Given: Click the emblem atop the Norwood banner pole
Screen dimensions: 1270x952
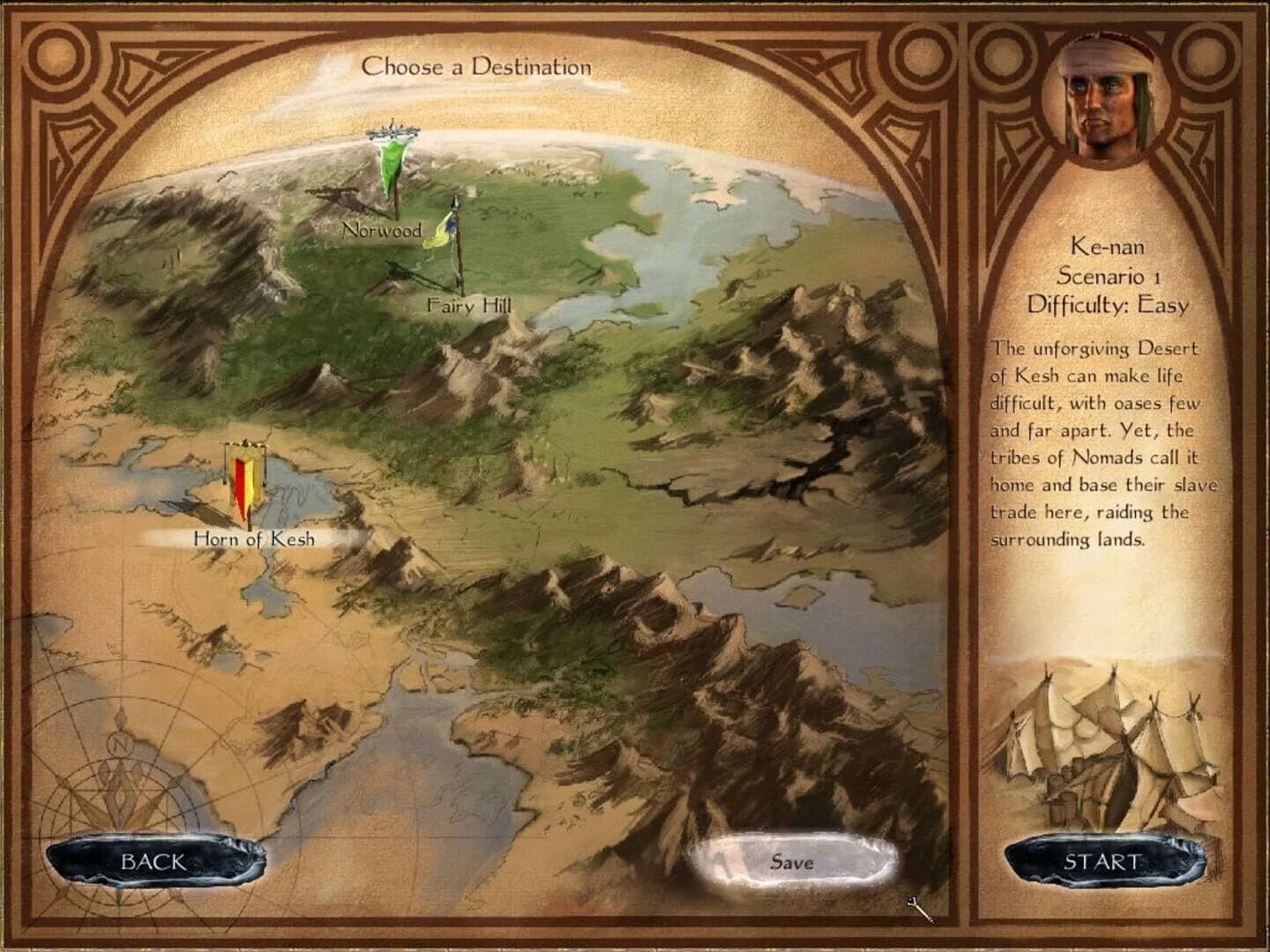Looking at the screenshot, I should [391, 132].
